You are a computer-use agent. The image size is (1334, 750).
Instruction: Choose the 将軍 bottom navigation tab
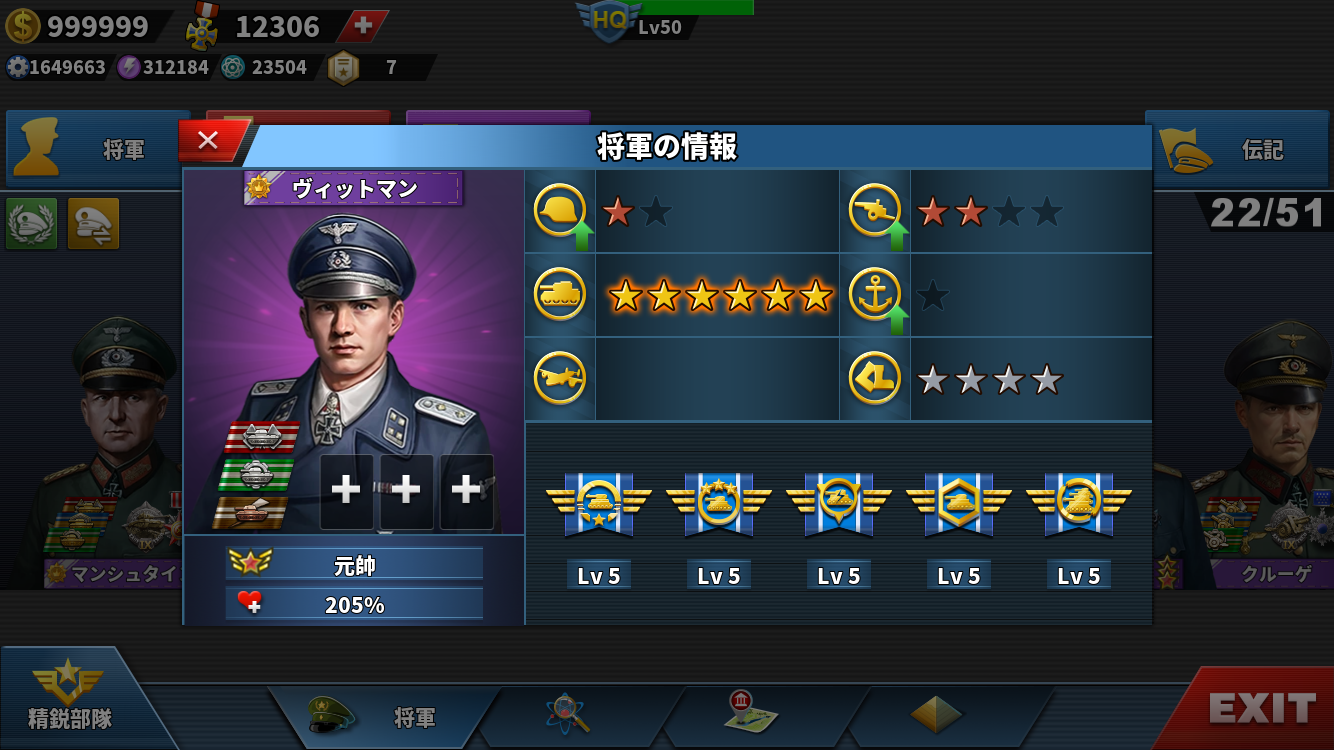pyautogui.click(x=385, y=717)
